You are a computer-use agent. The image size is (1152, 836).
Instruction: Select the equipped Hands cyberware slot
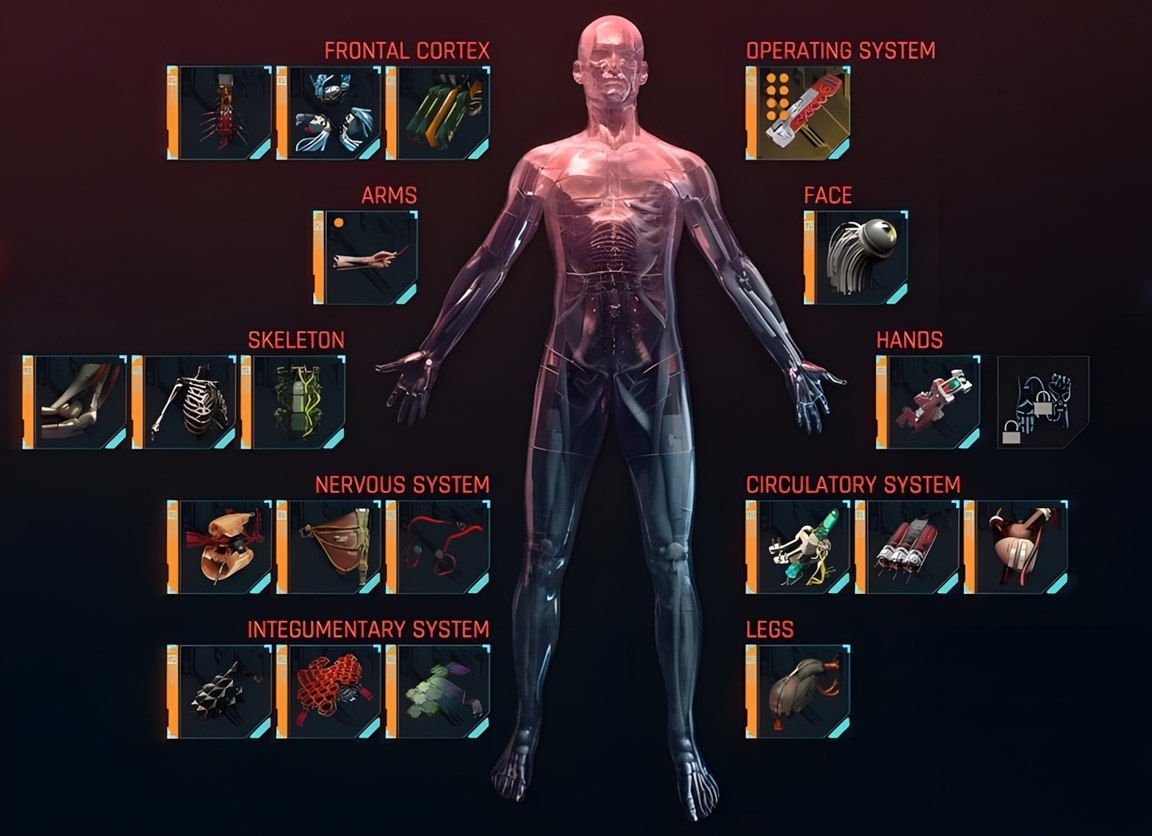(x=929, y=402)
